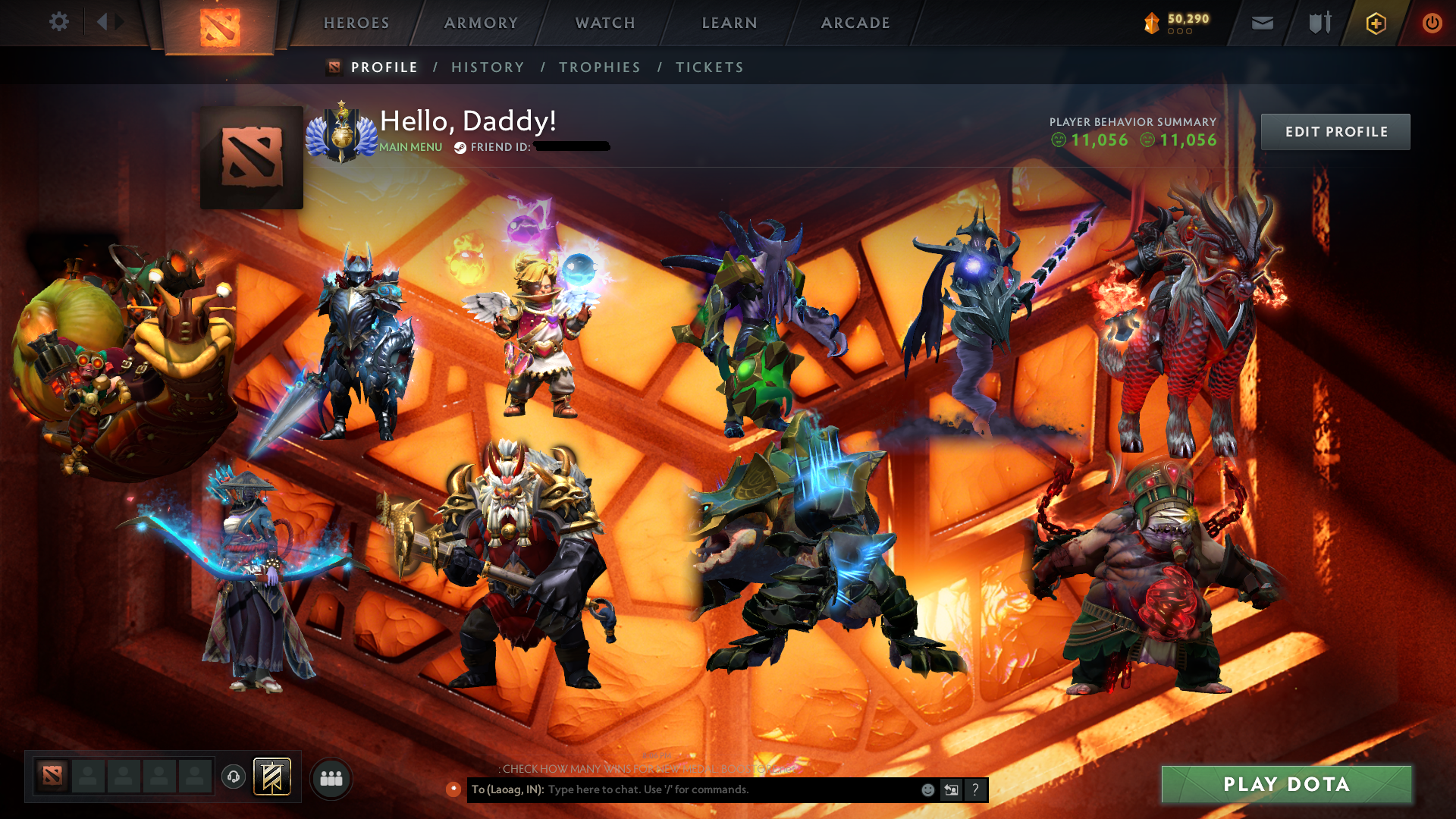Open the chat help question mark
Screen dimensions: 1456x819
pyautogui.click(x=975, y=790)
